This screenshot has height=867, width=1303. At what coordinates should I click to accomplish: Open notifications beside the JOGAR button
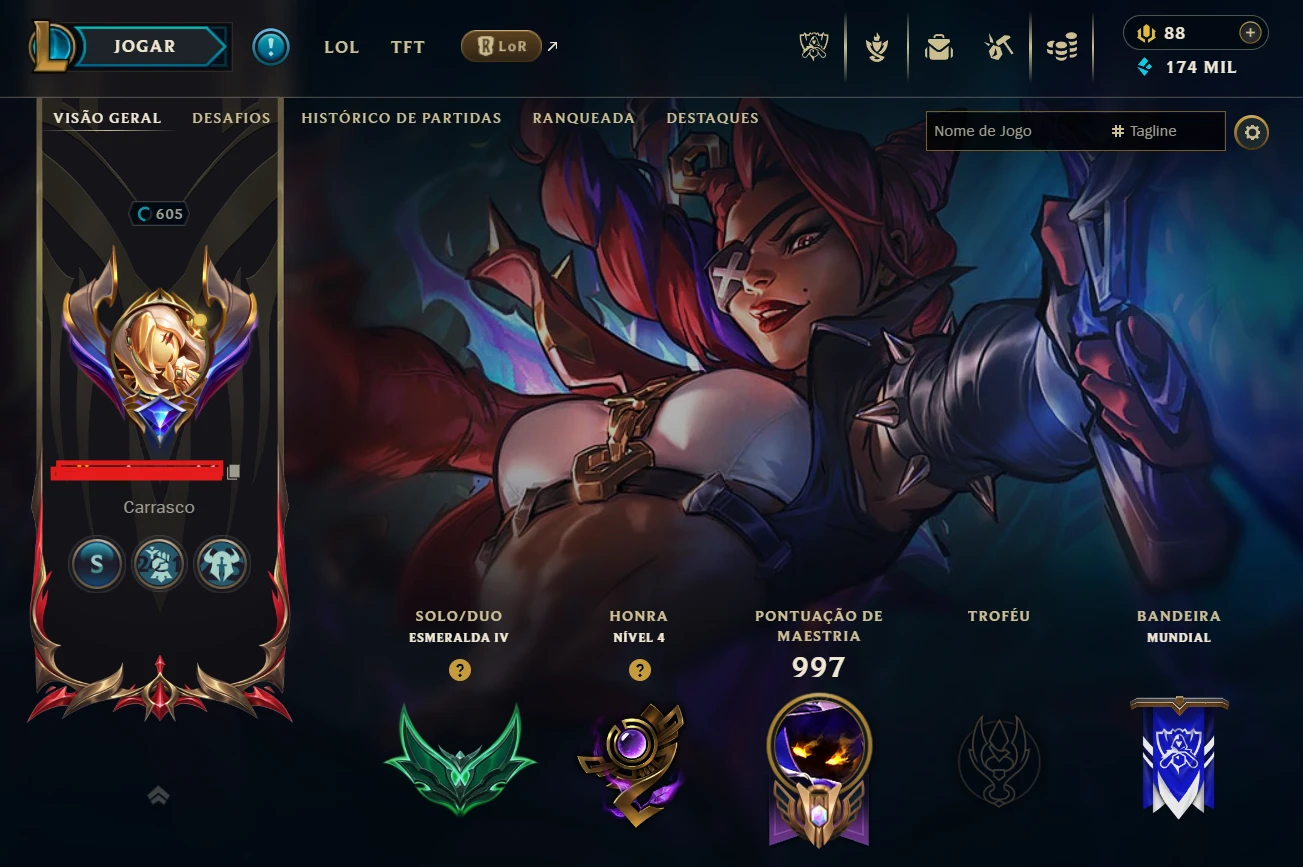coord(270,46)
